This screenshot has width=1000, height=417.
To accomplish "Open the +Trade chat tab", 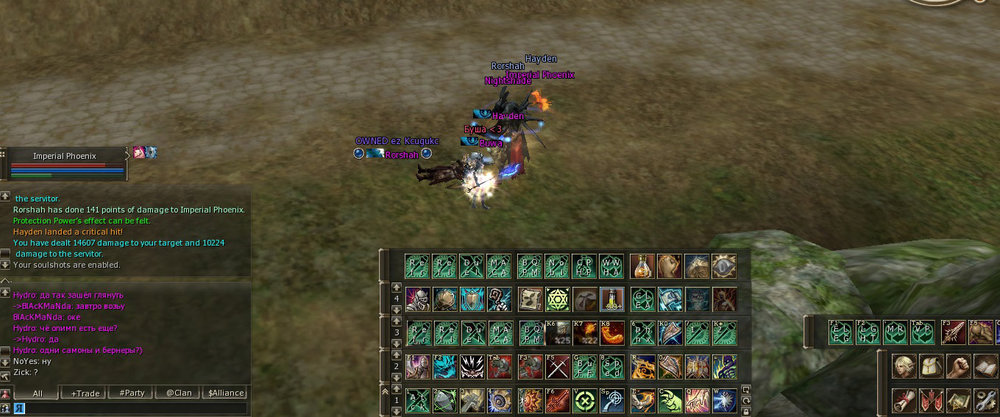I will [85, 393].
